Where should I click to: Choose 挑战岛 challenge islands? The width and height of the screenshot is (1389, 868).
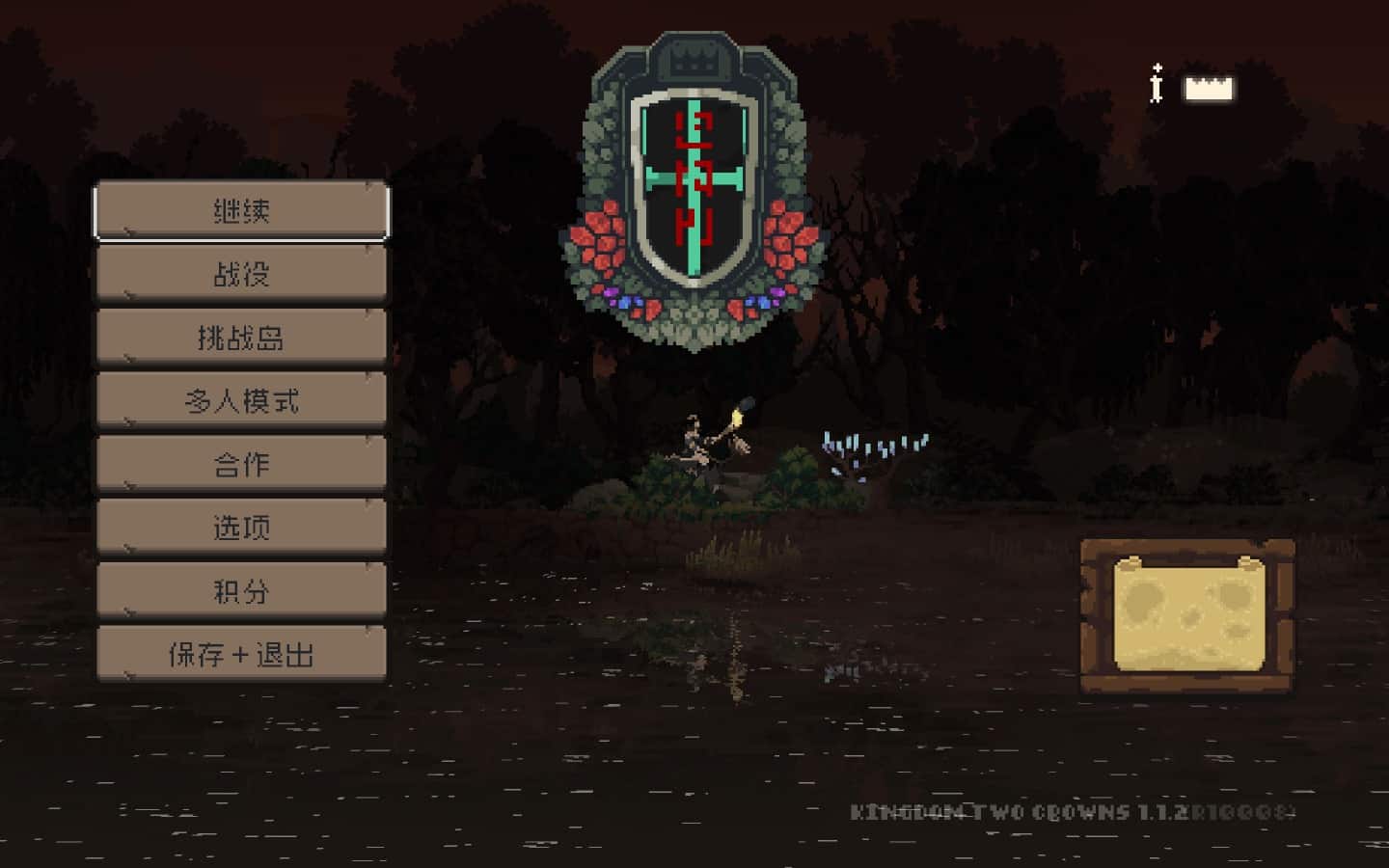241,338
